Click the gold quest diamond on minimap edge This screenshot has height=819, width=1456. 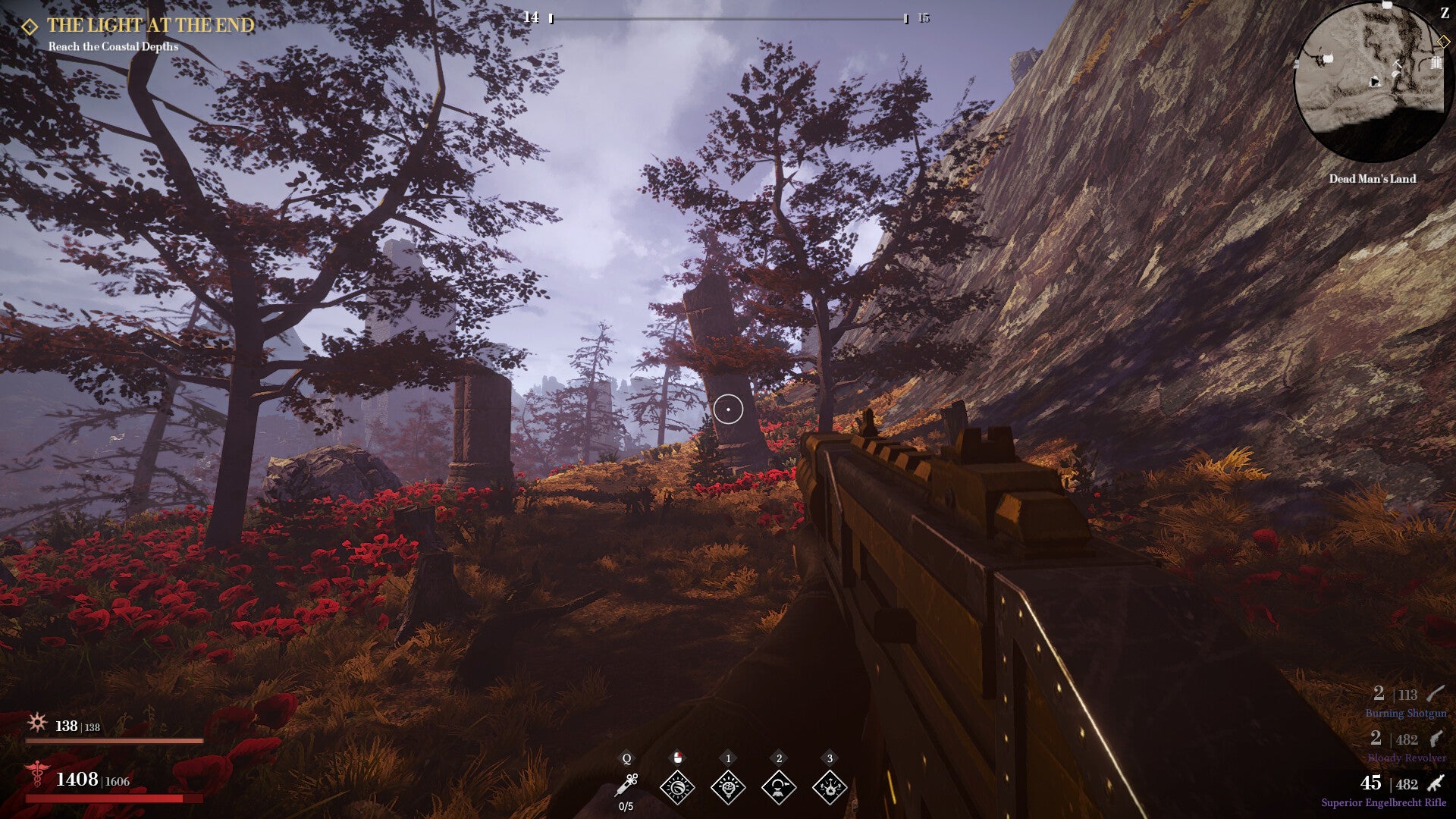pos(1442,42)
